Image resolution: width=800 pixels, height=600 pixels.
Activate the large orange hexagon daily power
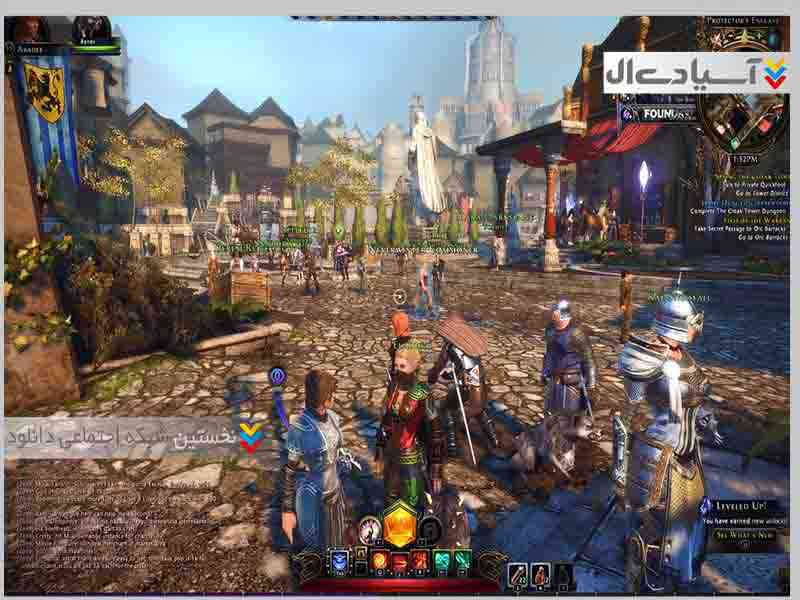(400, 524)
